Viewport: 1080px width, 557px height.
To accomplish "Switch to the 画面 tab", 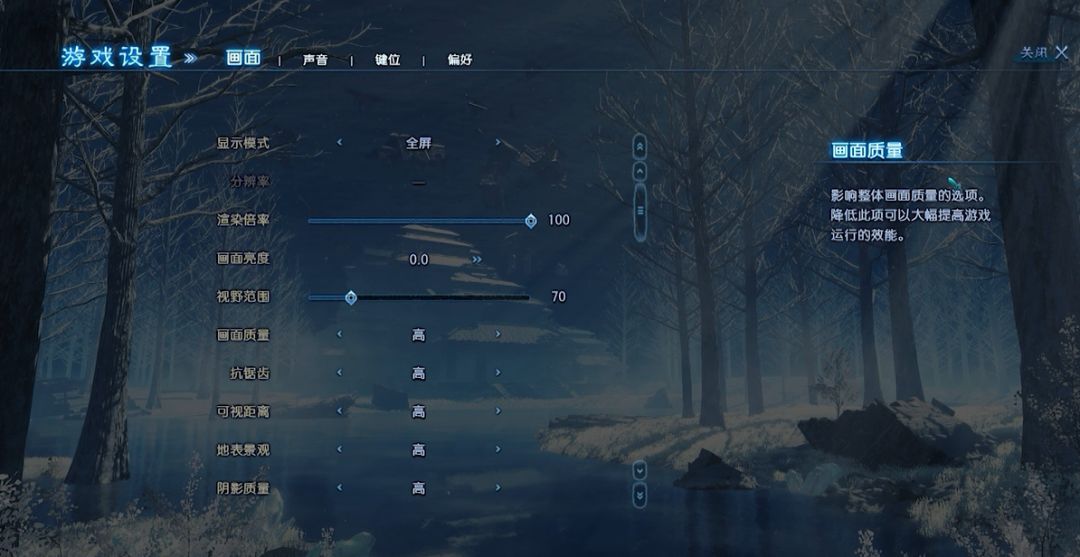I will click(x=243, y=59).
